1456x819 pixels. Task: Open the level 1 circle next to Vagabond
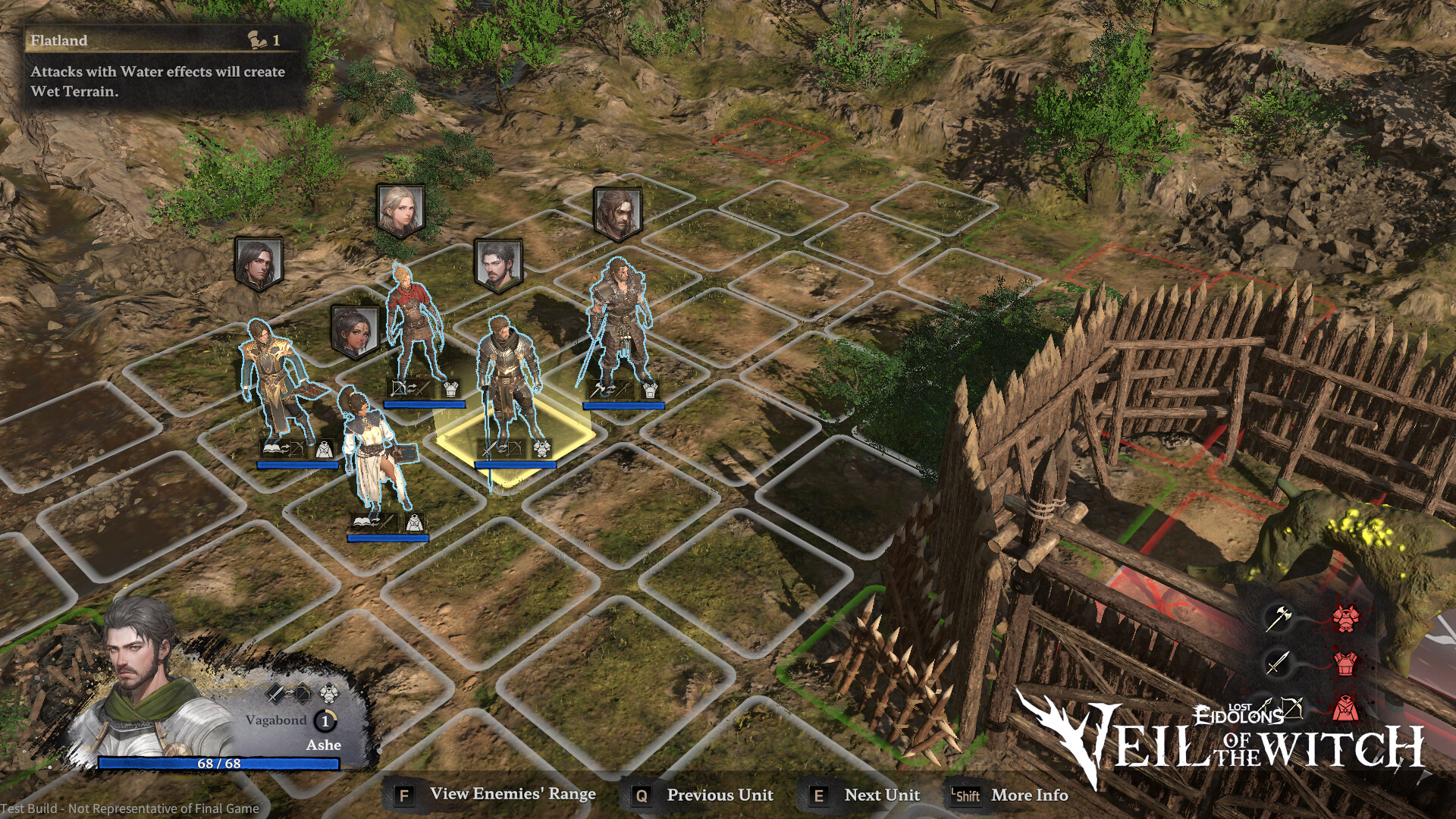coord(326,721)
